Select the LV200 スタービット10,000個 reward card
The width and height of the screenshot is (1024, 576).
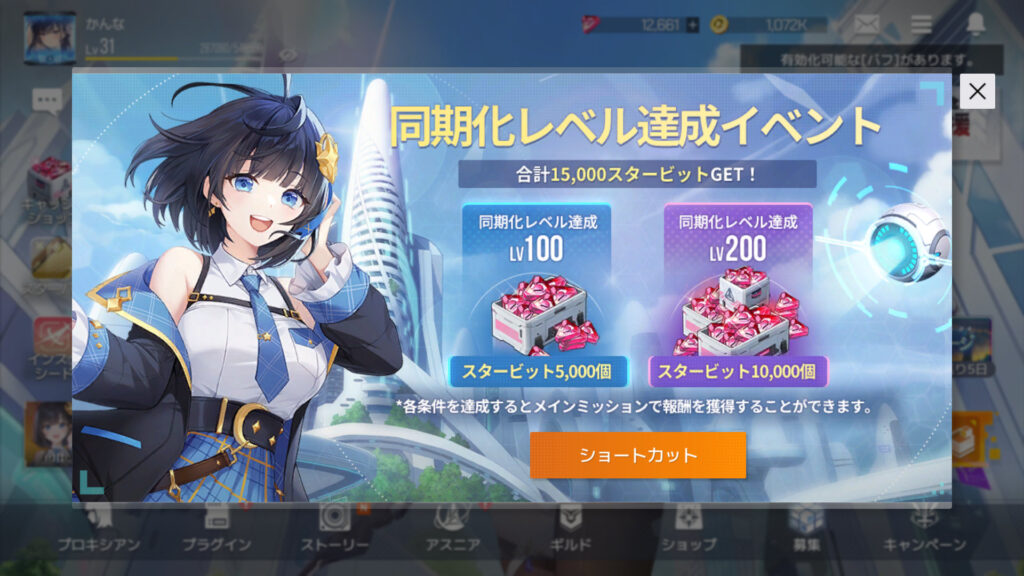[x=738, y=297]
